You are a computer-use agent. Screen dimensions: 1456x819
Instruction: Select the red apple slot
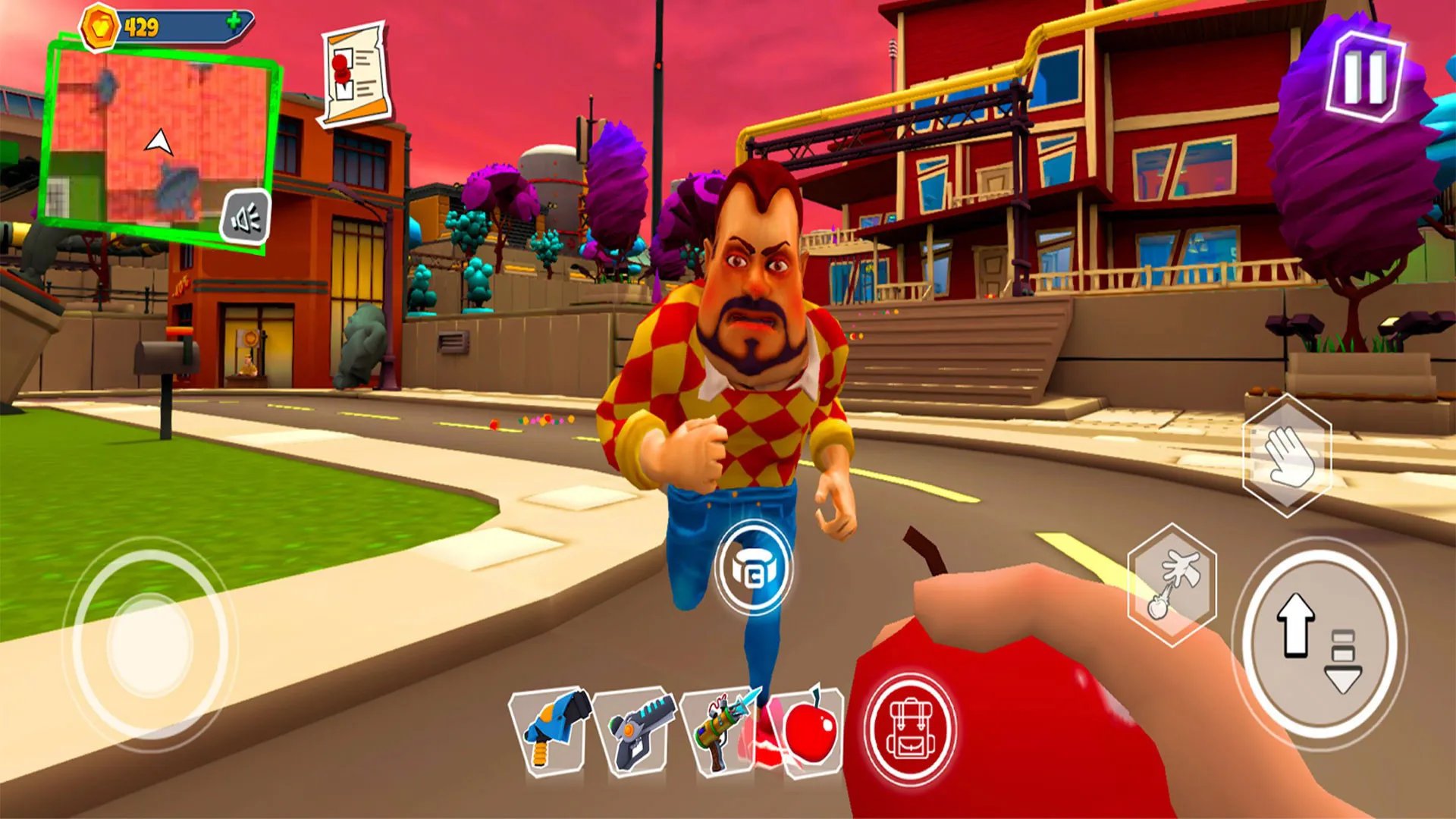(x=808, y=731)
